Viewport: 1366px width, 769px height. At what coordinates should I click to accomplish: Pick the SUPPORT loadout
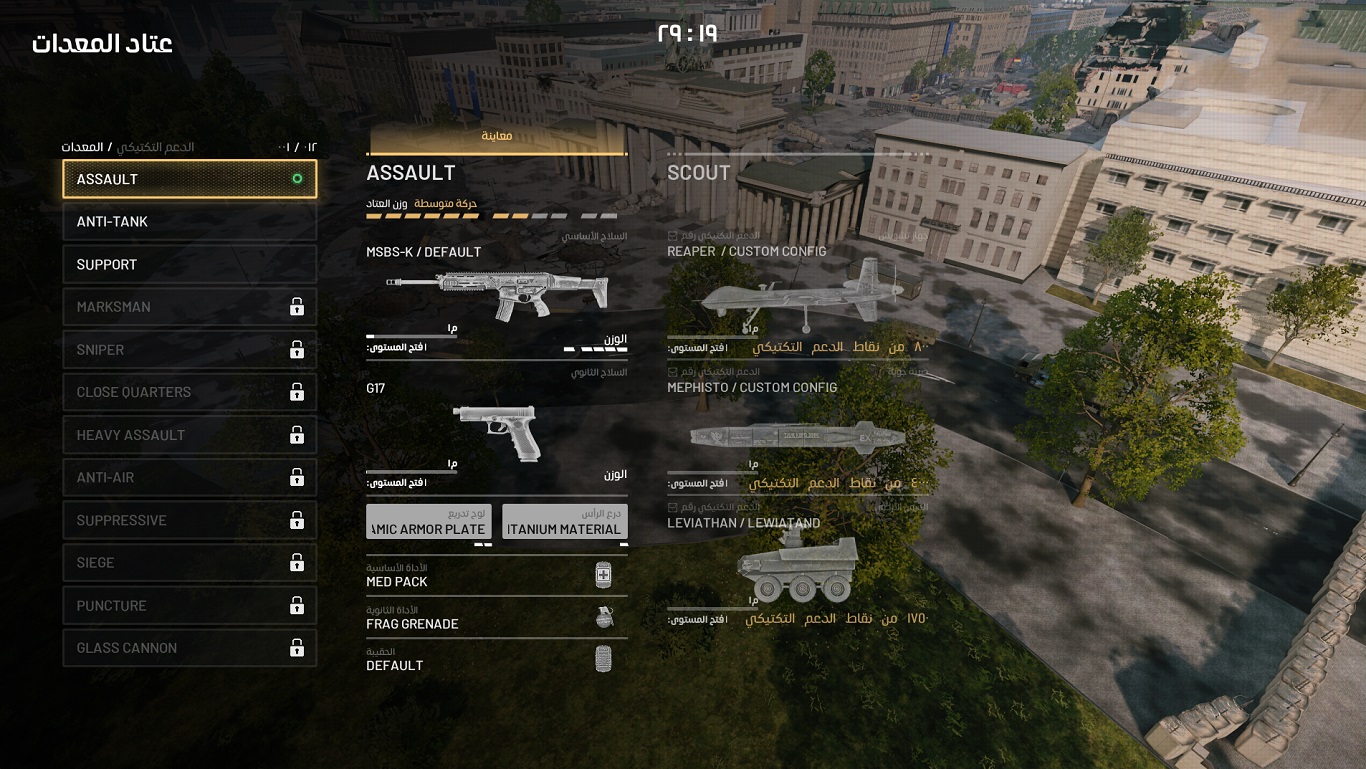(189, 265)
